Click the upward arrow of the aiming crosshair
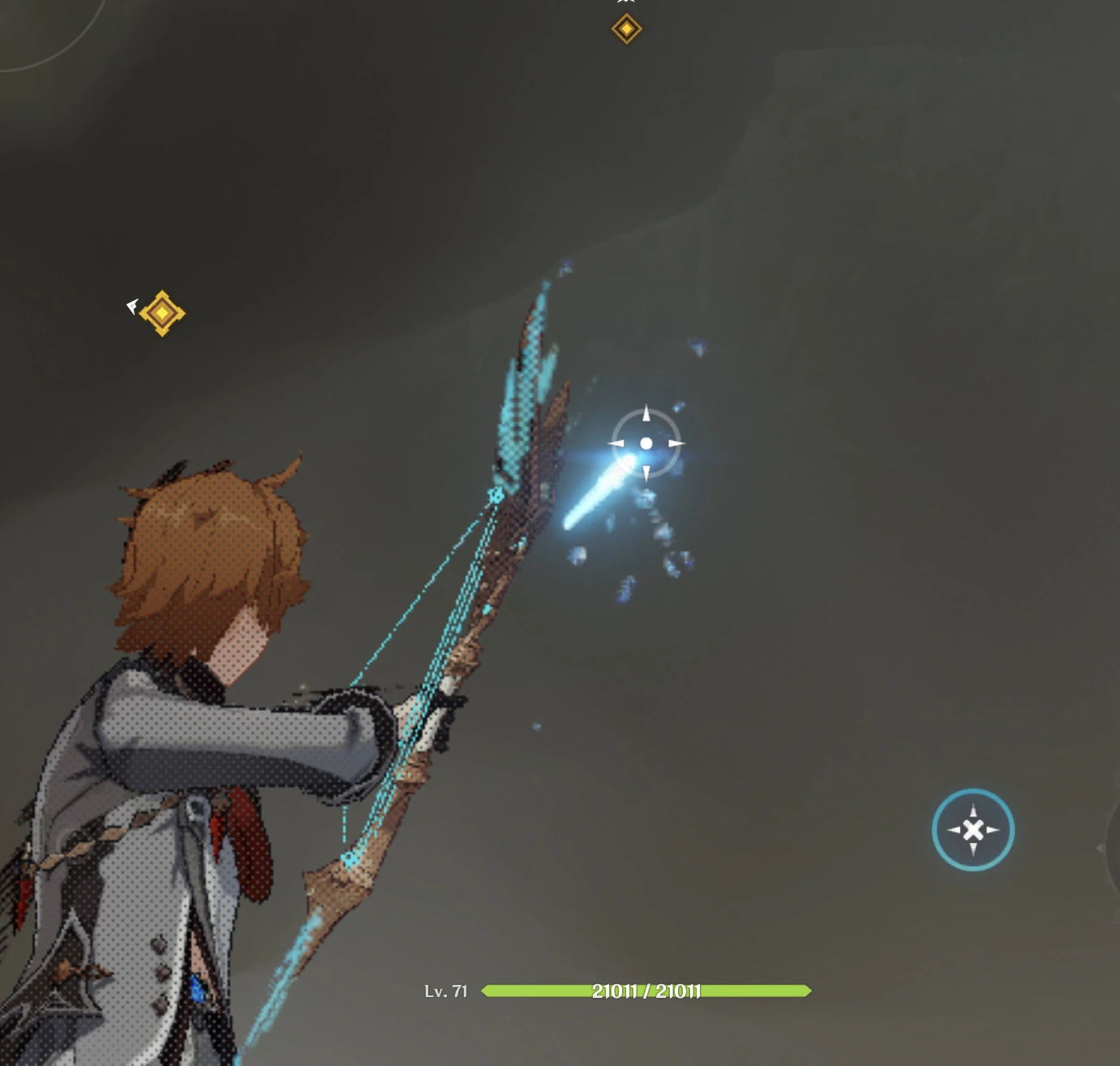 (646, 413)
